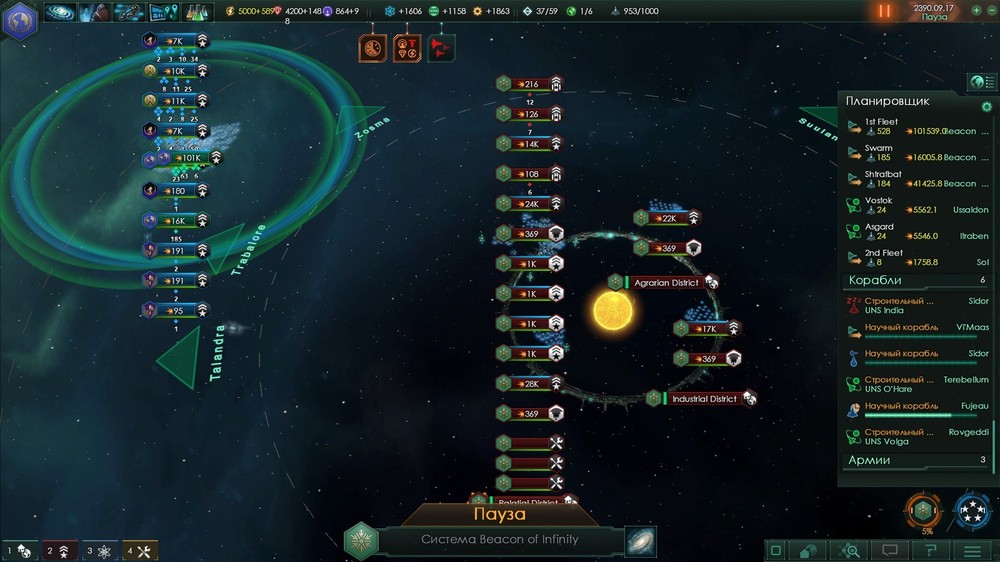Open the galaxy map button beside system name
This screenshot has width=1000, height=562.
point(641,540)
